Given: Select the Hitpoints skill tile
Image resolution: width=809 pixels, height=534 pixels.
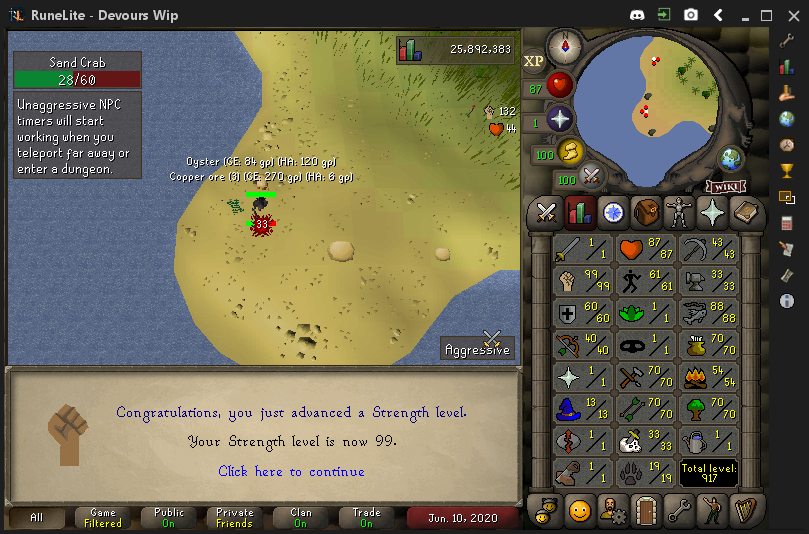Looking at the screenshot, I should tap(645, 249).
